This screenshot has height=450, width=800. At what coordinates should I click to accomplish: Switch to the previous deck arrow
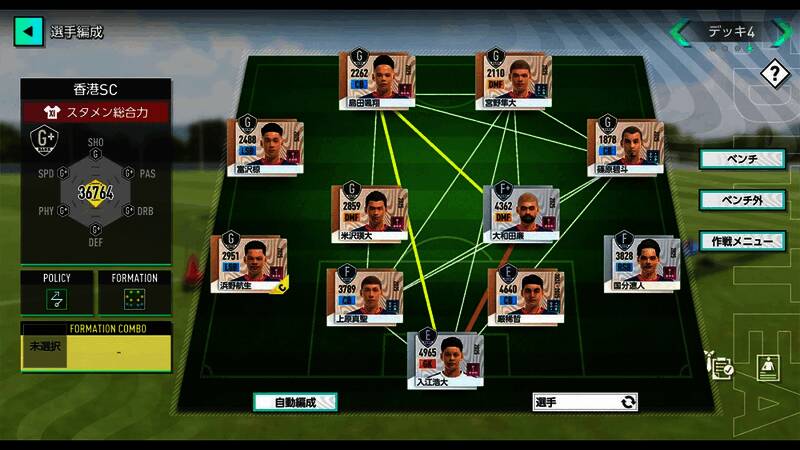(x=680, y=32)
